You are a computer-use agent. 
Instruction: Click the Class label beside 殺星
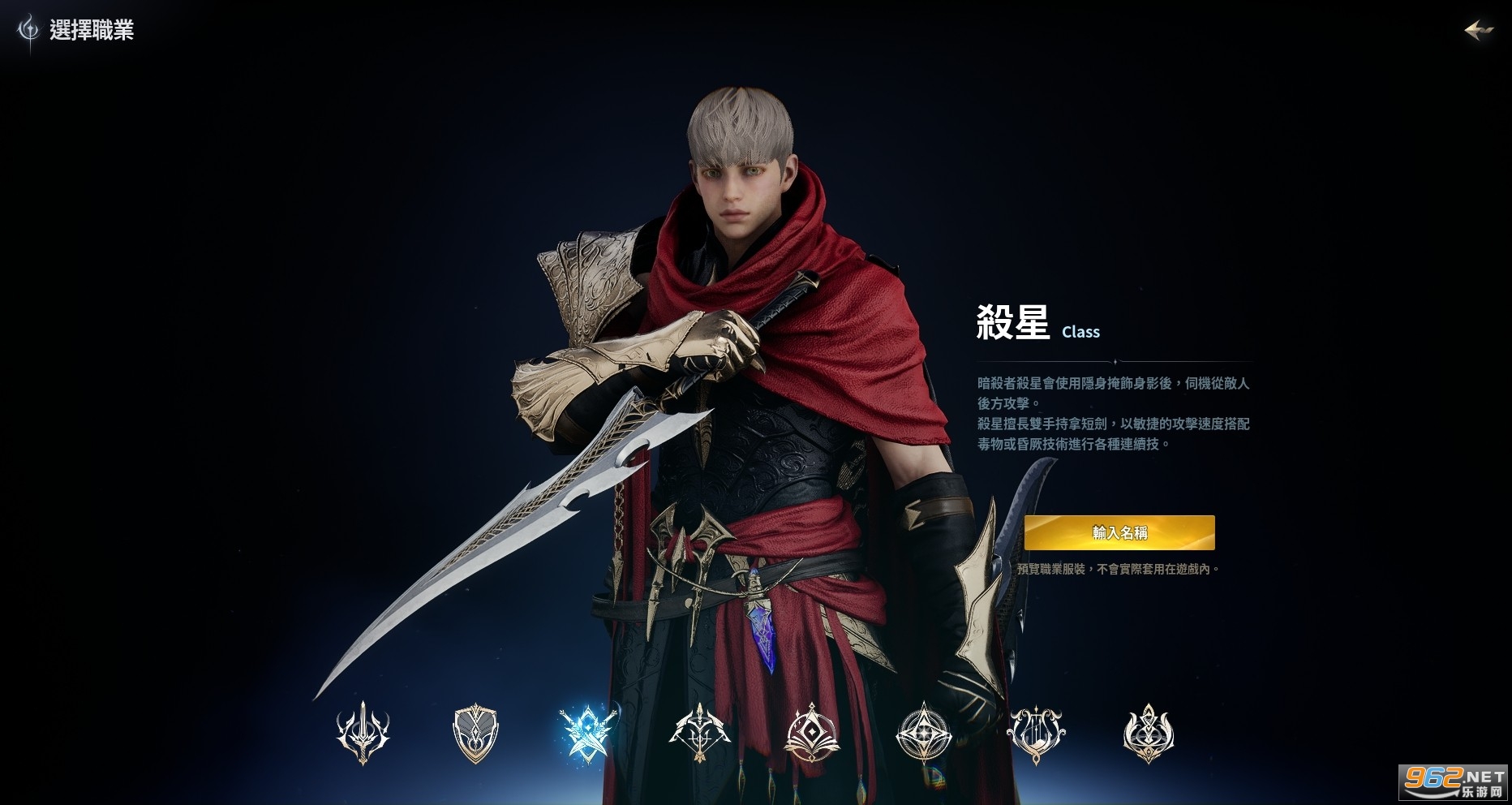click(x=1080, y=332)
